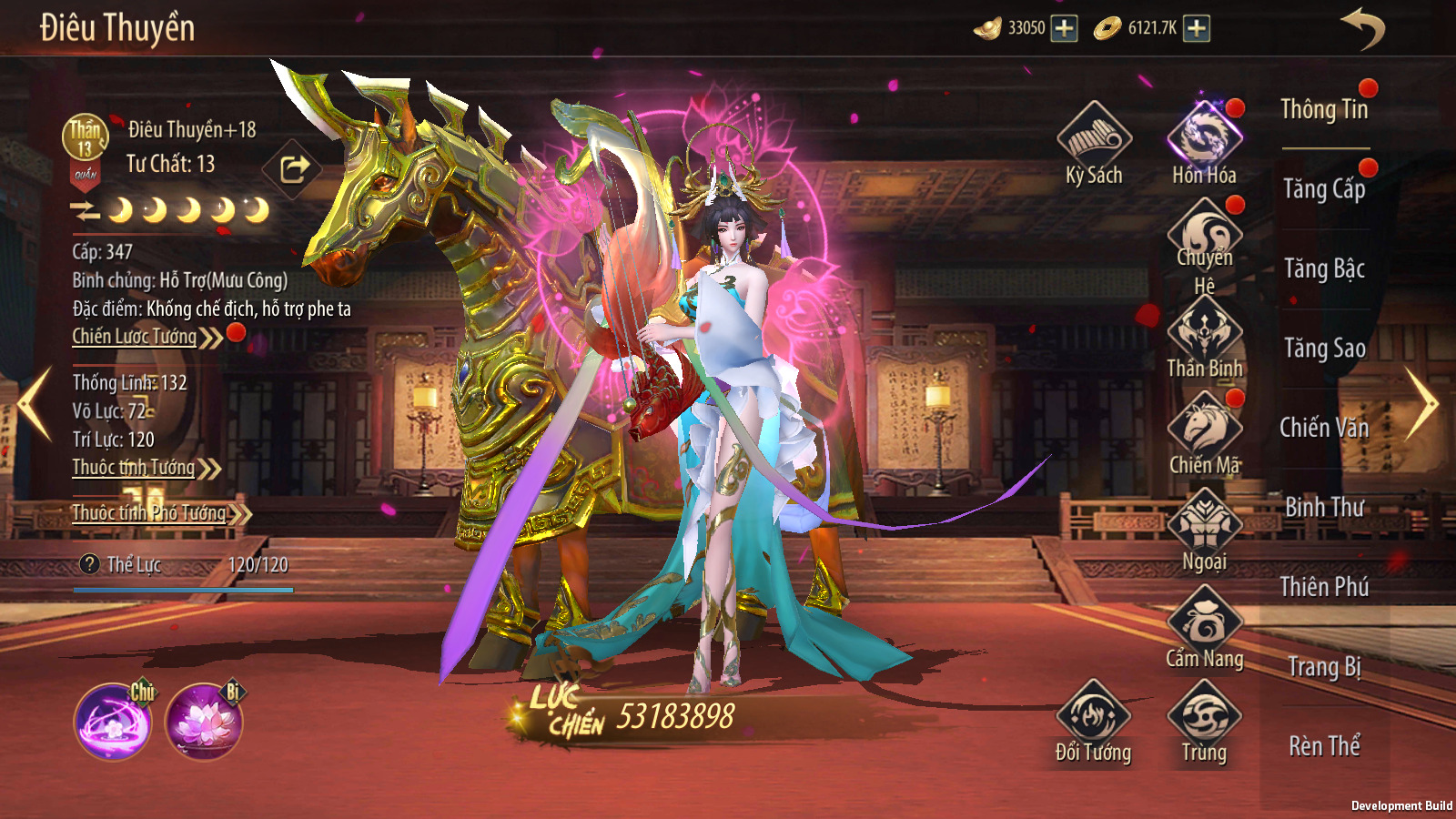1456x819 pixels.
Task: Select the Tăng Bậc tab
Action: click(x=1324, y=268)
